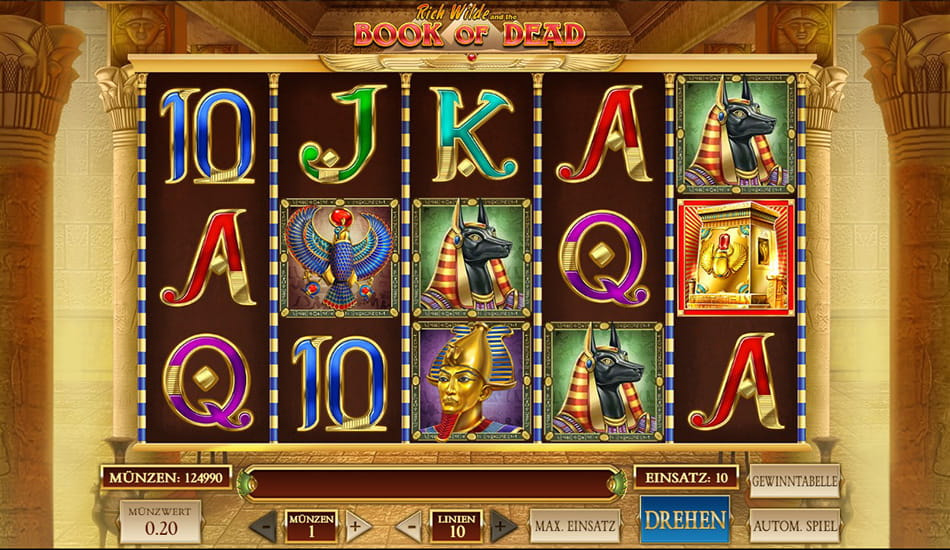Screen dimensions: 950x550
Task: Increase the number of Linien
Action: [x=503, y=525]
